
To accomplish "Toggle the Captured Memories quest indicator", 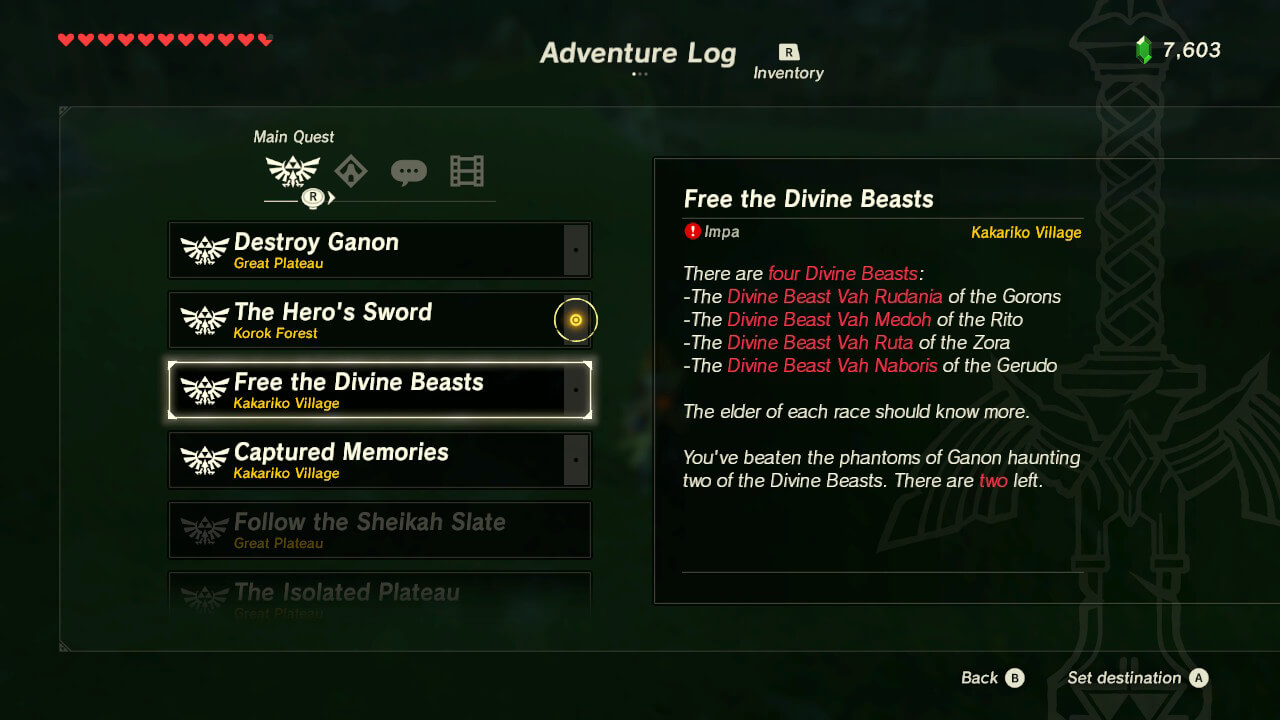I will click(x=576, y=460).
